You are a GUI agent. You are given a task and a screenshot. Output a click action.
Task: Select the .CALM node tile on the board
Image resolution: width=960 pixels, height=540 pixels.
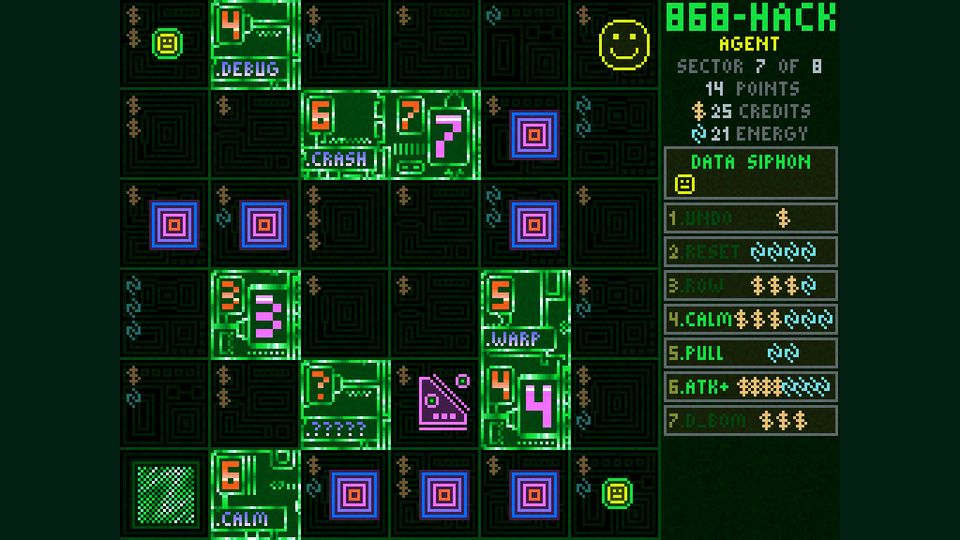pos(255,494)
